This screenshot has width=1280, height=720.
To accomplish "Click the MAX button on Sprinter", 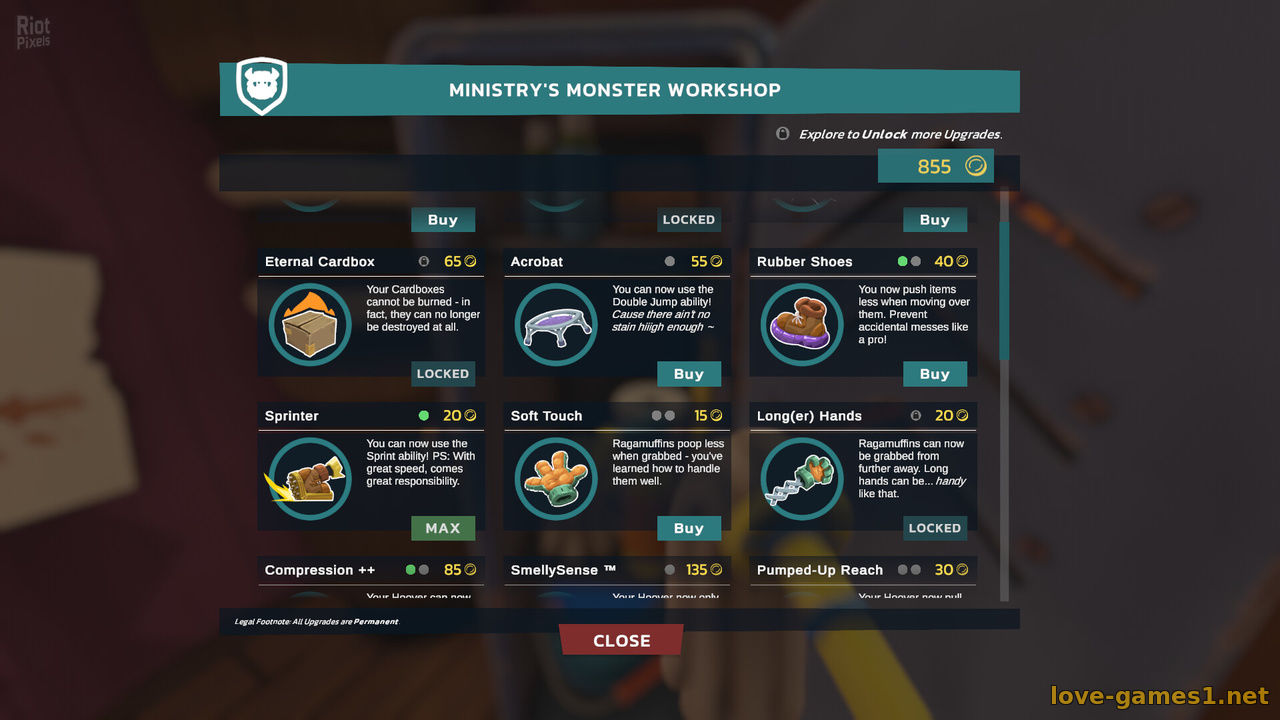I will click(442, 528).
